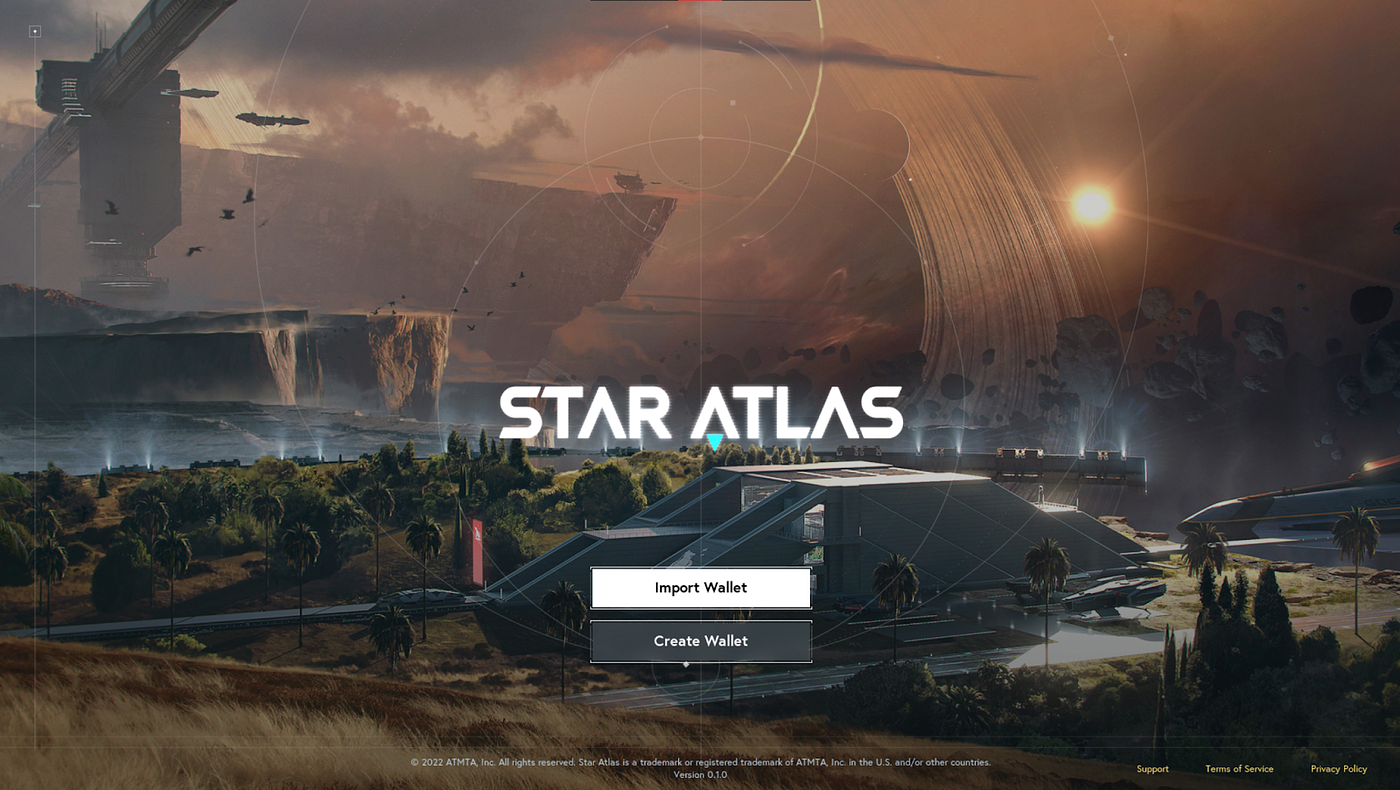Click the small square target marker top-left
Image resolution: width=1400 pixels, height=790 pixels.
tap(36, 31)
